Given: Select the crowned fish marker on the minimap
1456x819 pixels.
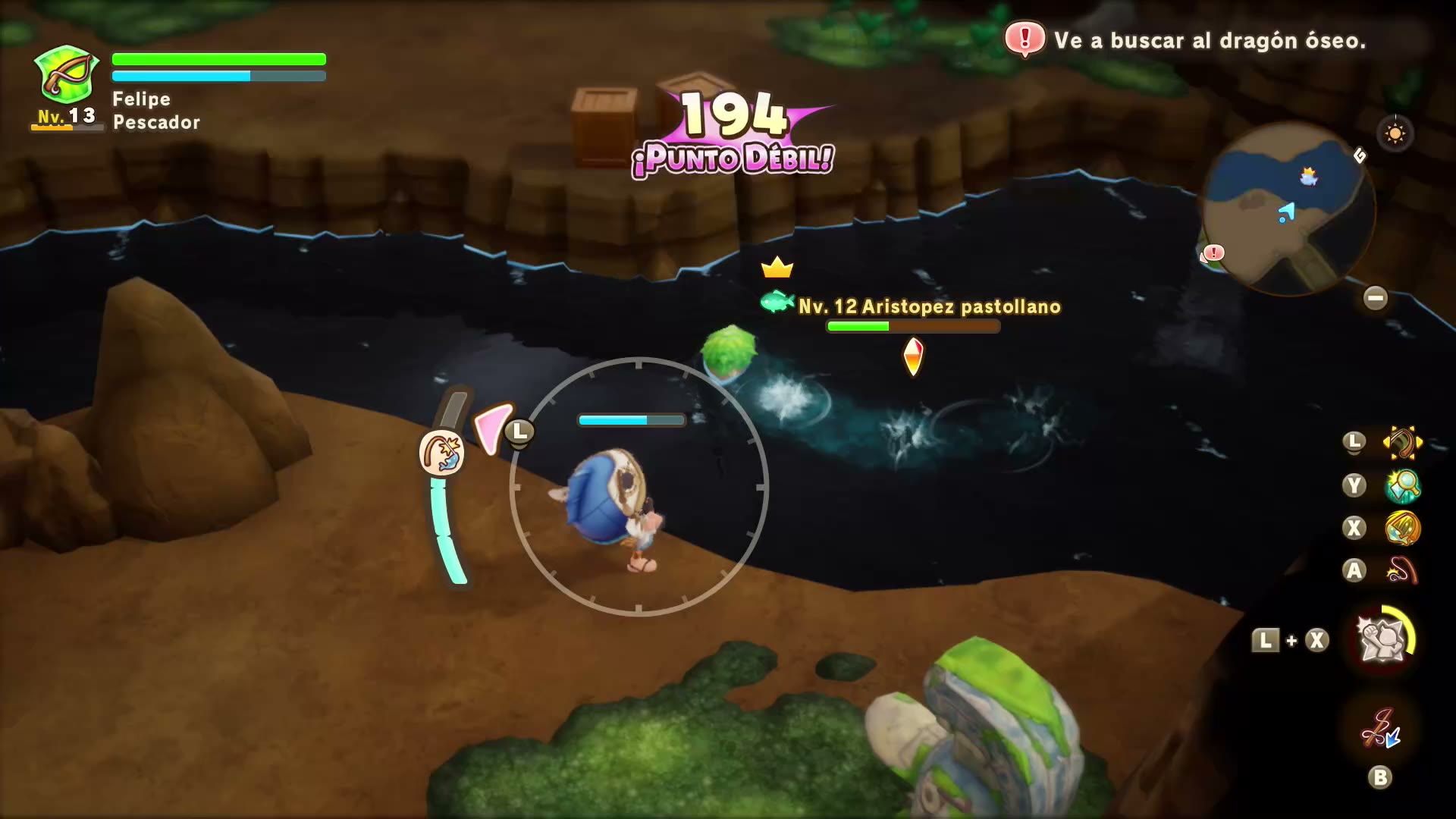Looking at the screenshot, I should click(1309, 177).
